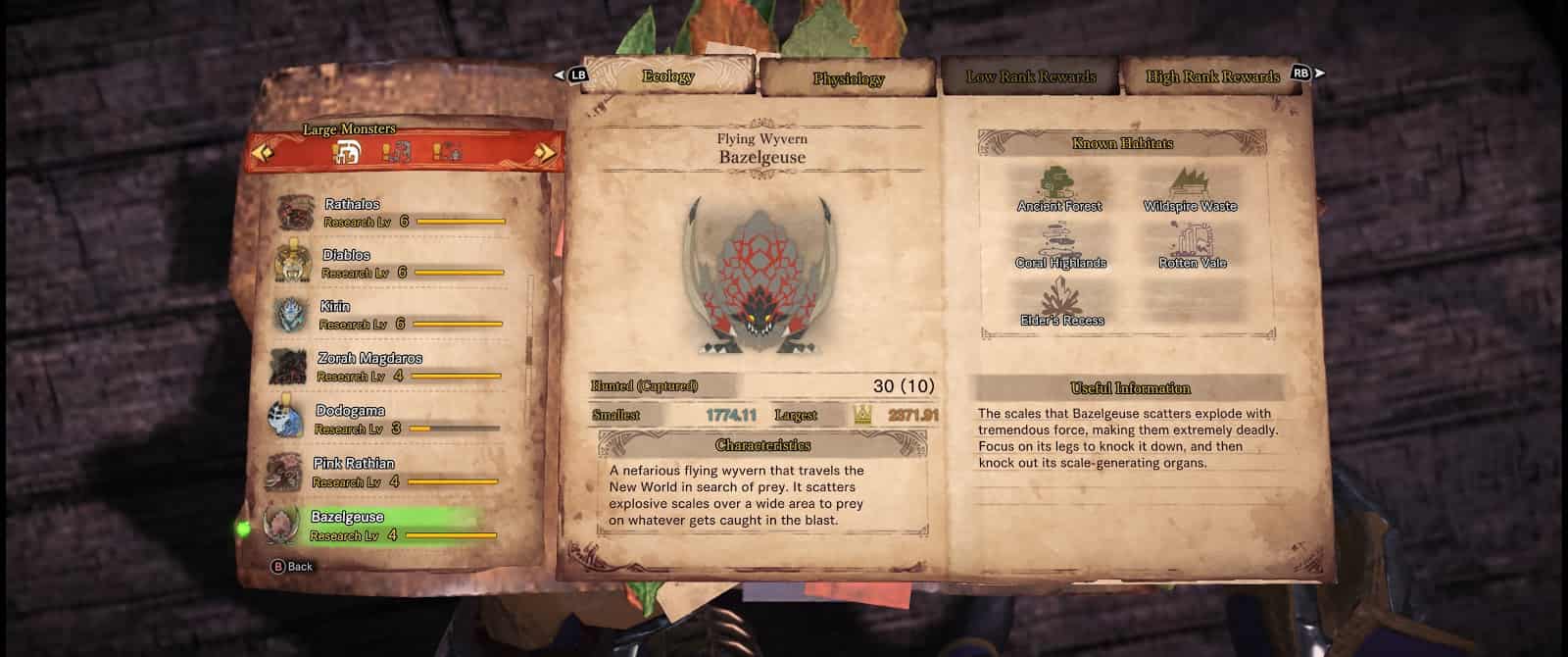1568x657 pixels.
Task: Click the Coral Highlands habitat icon
Action: pyautogui.click(x=1060, y=245)
